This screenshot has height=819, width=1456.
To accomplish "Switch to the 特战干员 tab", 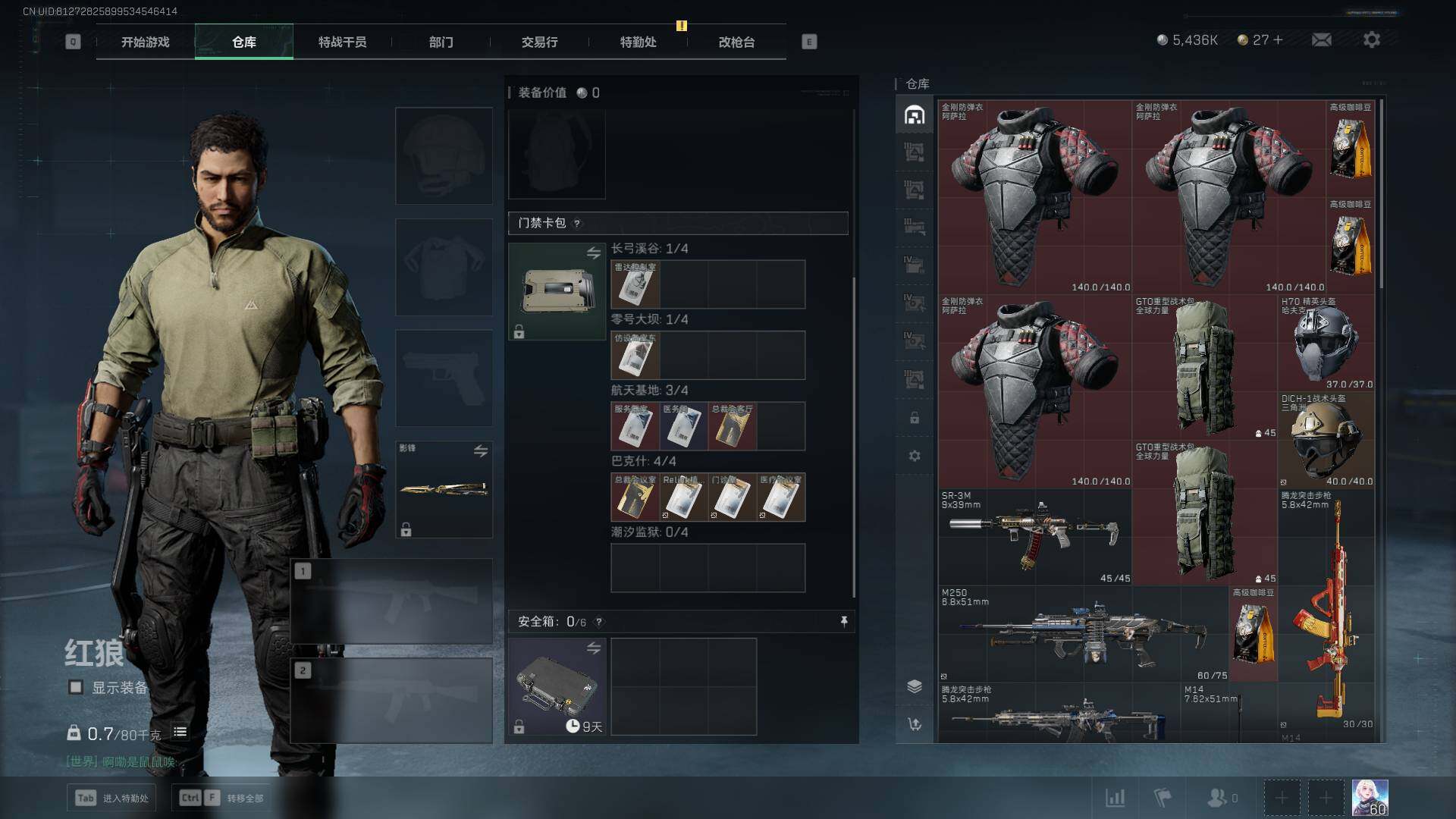I will [342, 42].
